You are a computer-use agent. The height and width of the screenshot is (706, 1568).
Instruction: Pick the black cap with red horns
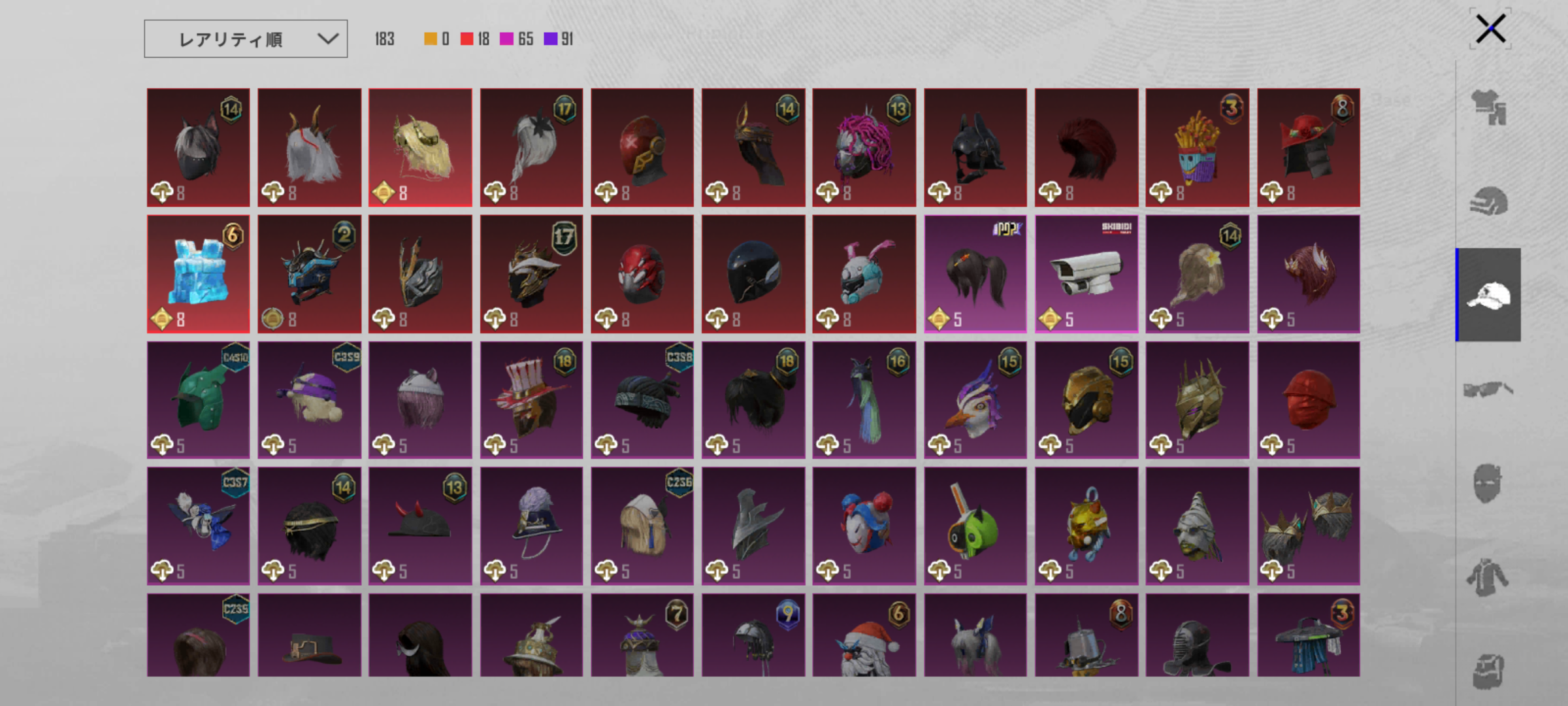[420, 526]
